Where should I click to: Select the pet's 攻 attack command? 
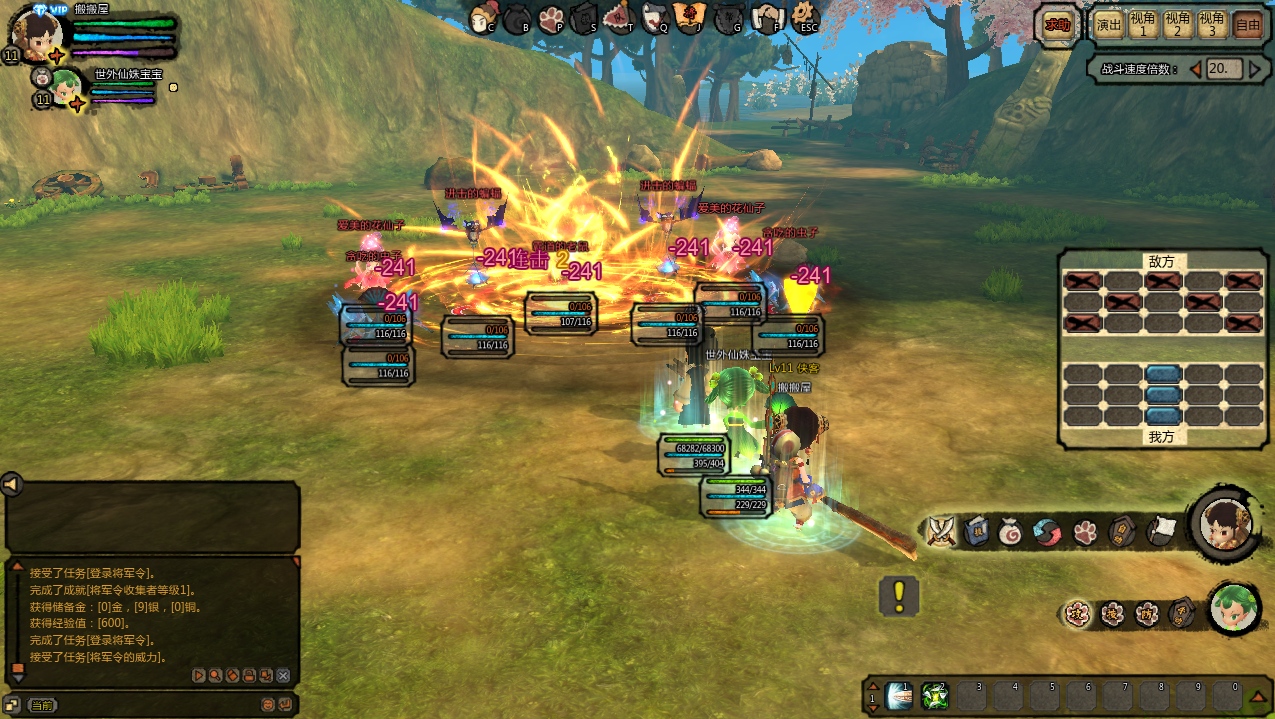[x=1077, y=614]
